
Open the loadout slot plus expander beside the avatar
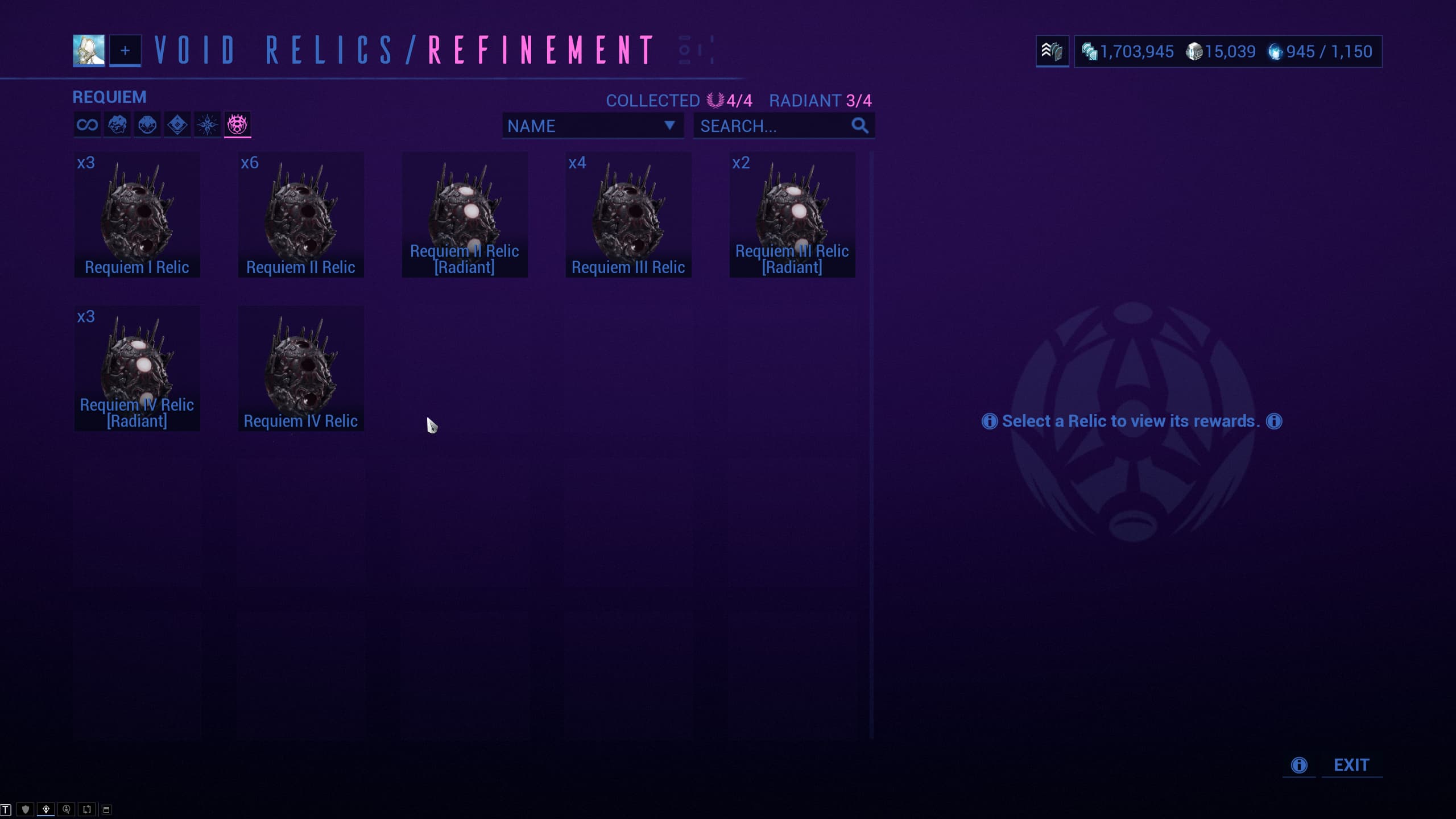pos(125,51)
